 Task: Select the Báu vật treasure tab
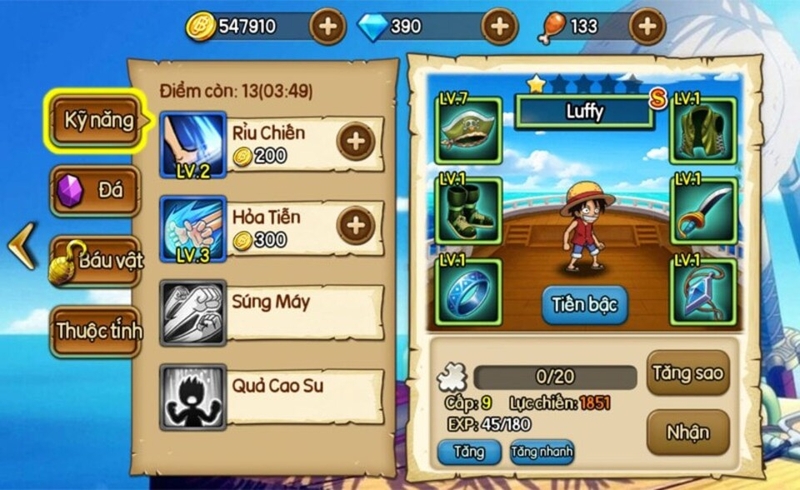(x=97, y=261)
